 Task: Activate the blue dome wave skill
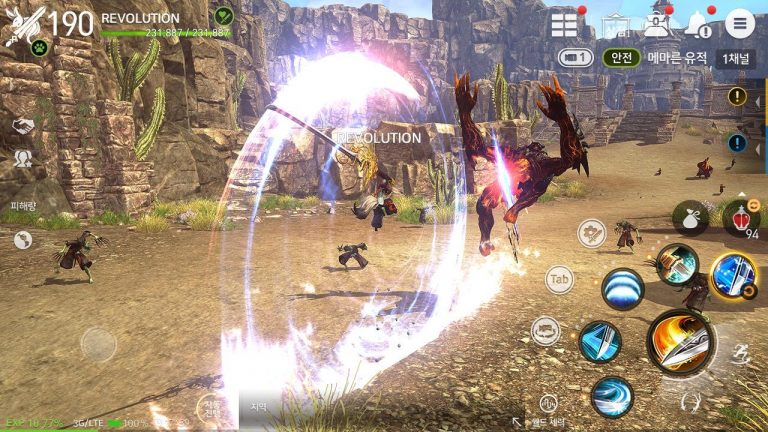tap(622, 290)
